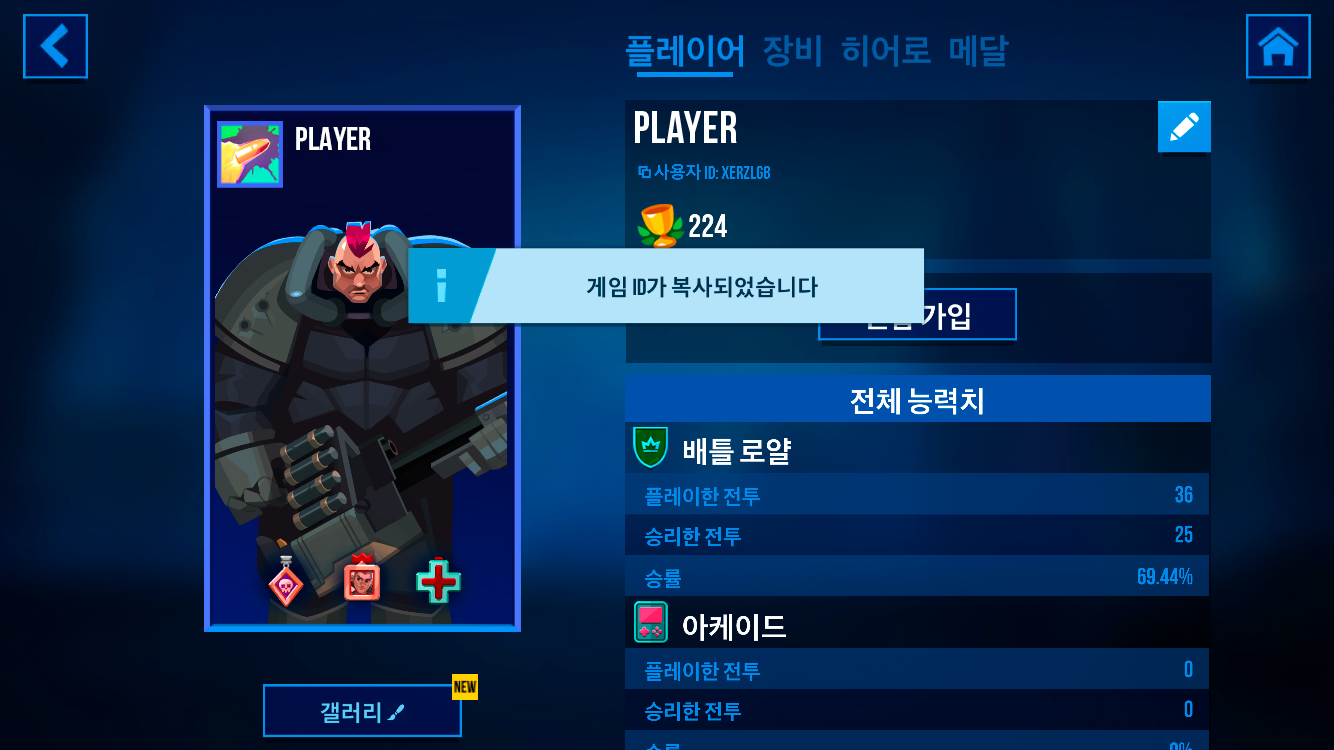This screenshot has height=750, width=1334.
Task: Go back with the arrow button
Action: [x=55, y=46]
